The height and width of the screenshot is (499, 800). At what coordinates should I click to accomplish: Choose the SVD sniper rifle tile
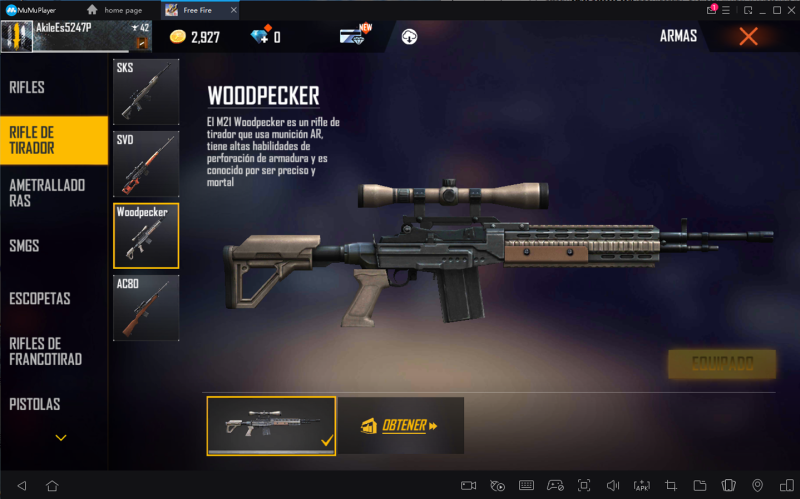pyautogui.click(x=146, y=163)
